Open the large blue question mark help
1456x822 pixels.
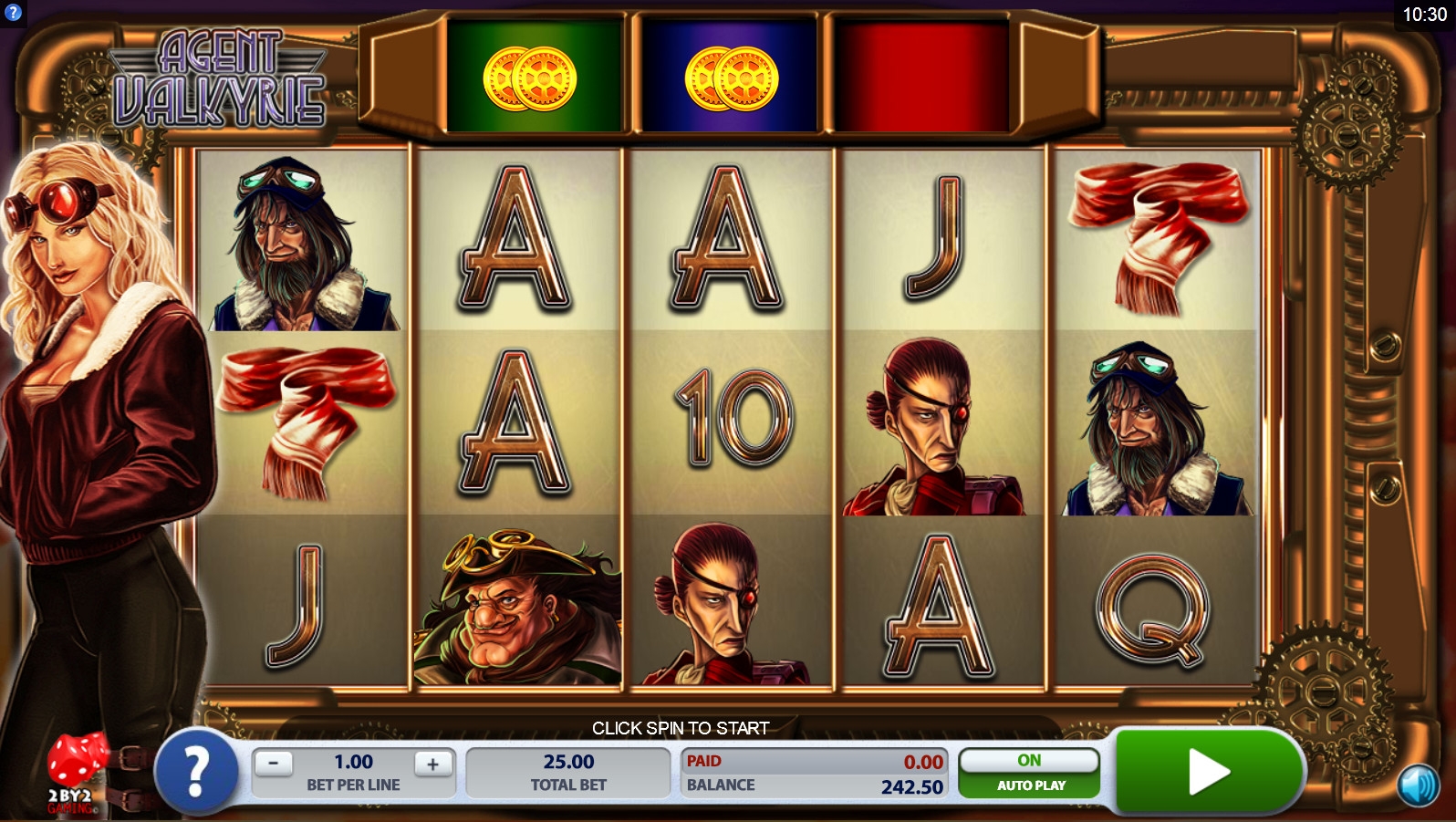pos(197,773)
